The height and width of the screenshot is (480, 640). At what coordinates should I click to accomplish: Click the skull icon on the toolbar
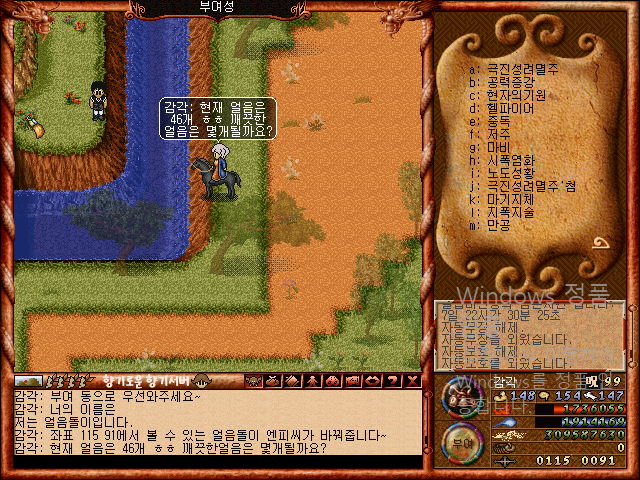(x=252, y=380)
